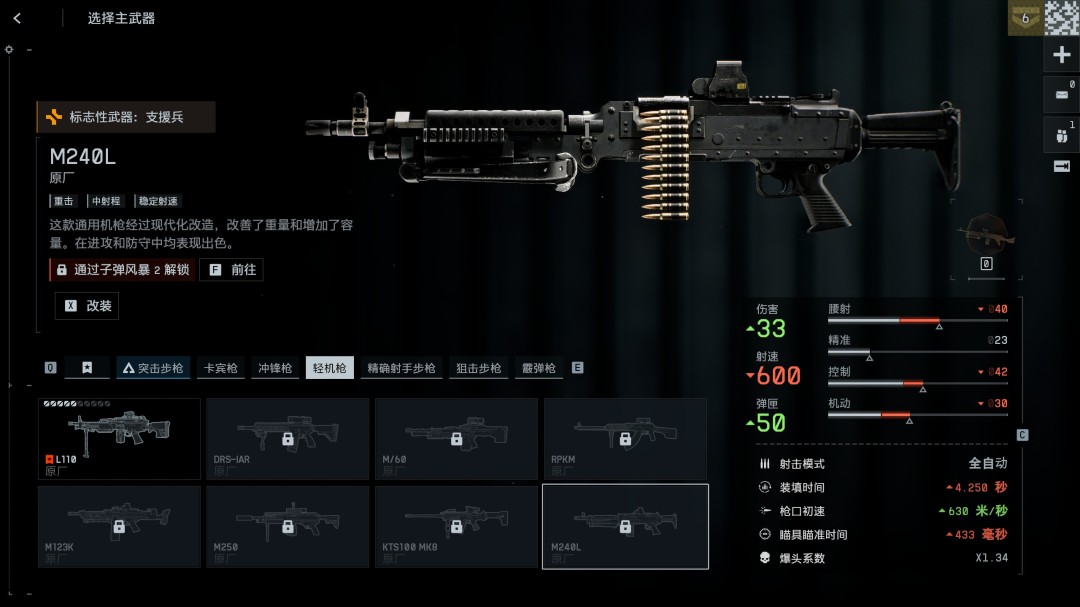Switch to the 霰弹枪 tab
Viewport: 1080px width, 607px height.
click(x=538, y=368)
